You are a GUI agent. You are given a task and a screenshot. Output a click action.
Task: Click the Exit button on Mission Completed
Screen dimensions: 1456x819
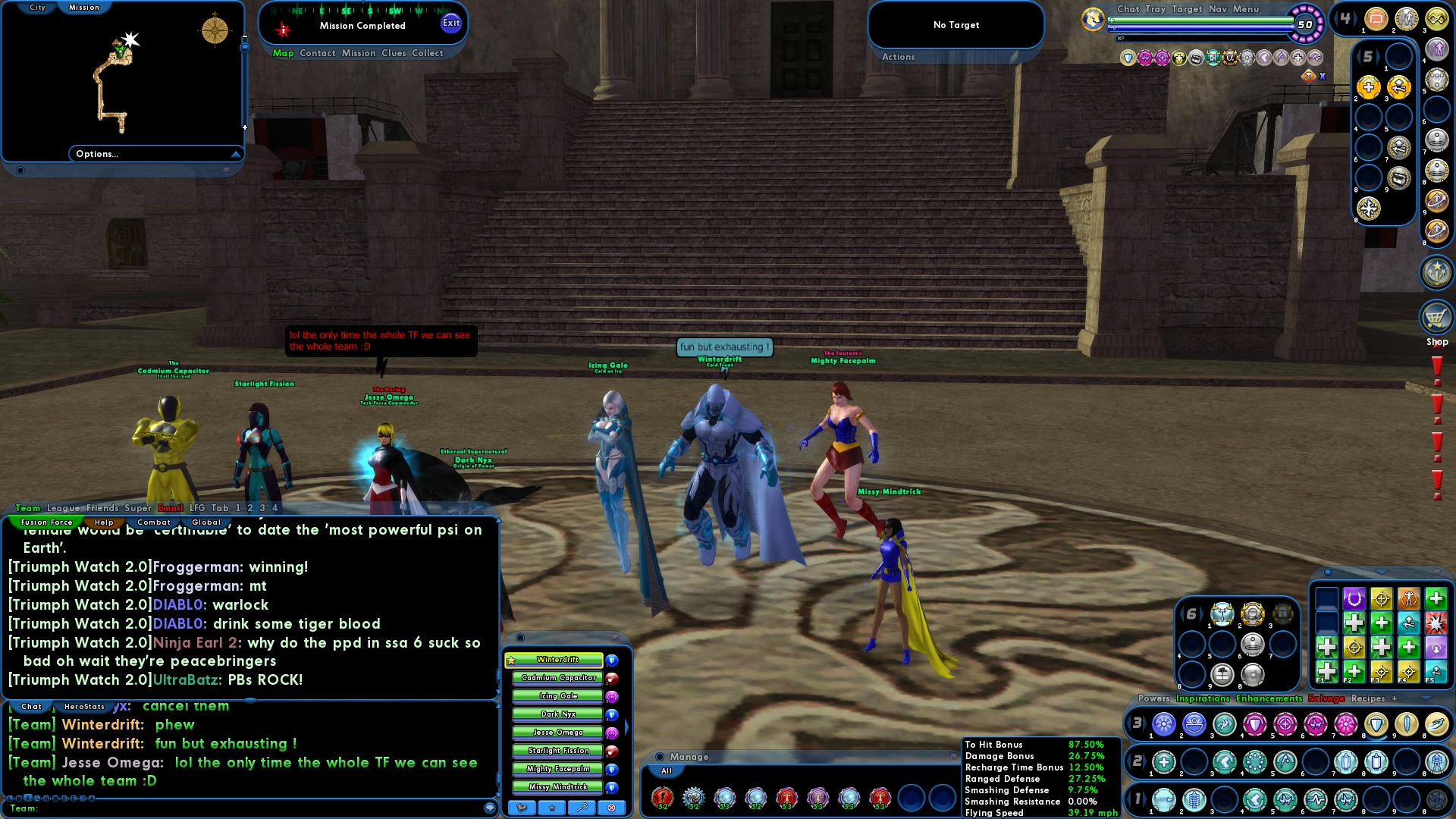pos(451,24)
